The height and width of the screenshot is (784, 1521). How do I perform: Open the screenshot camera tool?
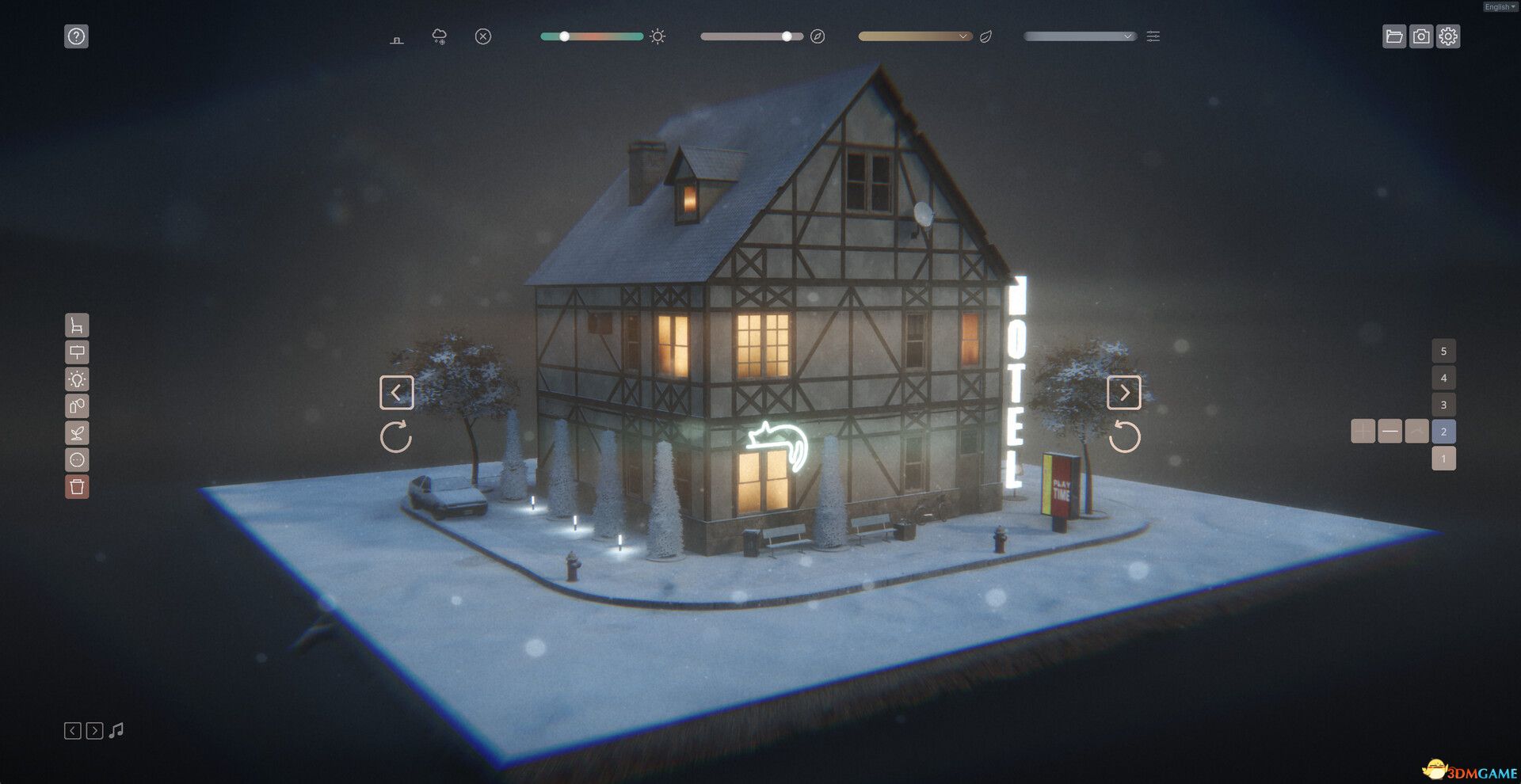click(1422, 36)
